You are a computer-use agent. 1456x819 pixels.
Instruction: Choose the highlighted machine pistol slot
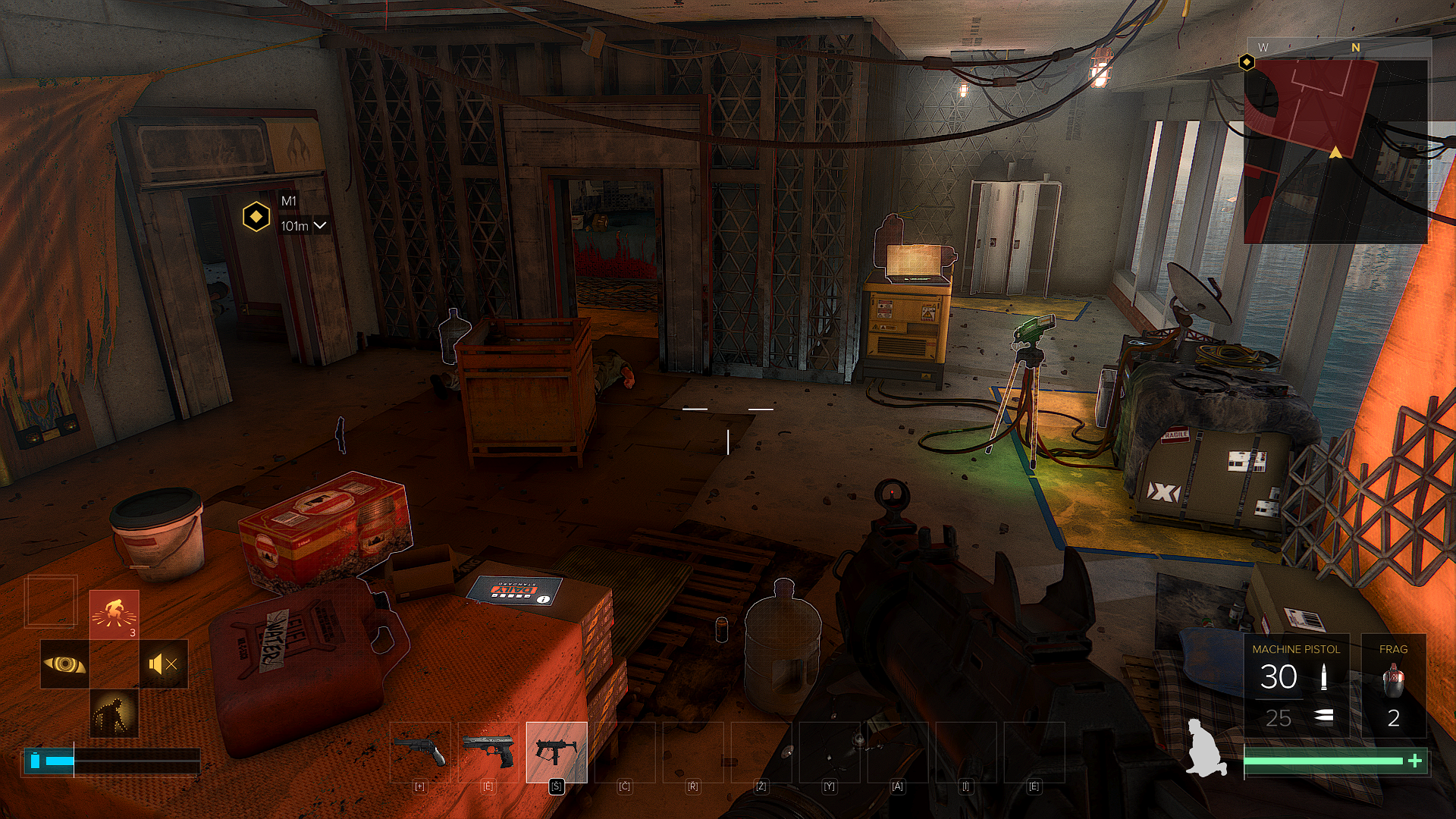pos(557,752)
